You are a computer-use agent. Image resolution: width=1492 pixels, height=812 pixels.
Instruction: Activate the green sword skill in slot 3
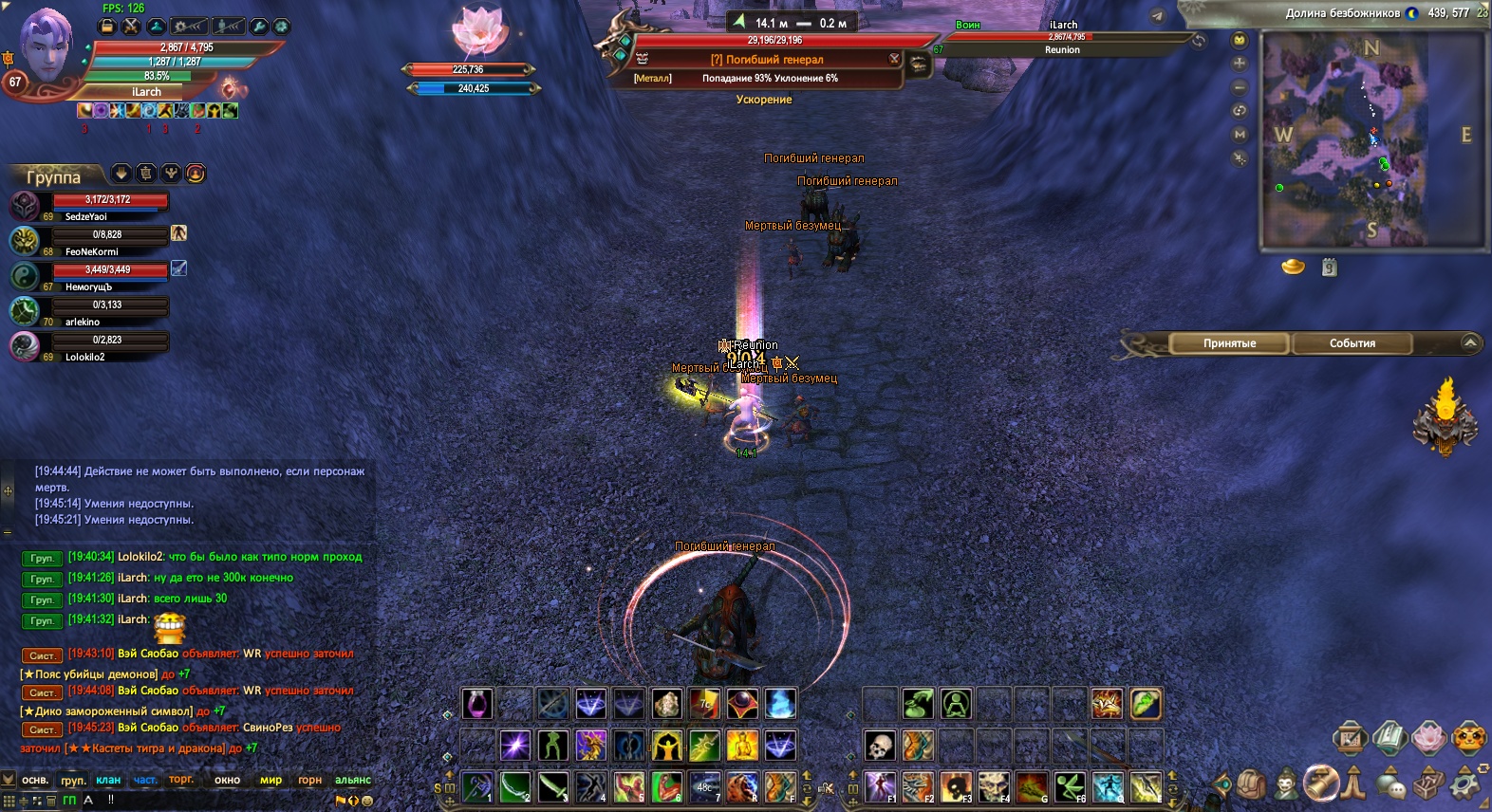tap(552, 786)
